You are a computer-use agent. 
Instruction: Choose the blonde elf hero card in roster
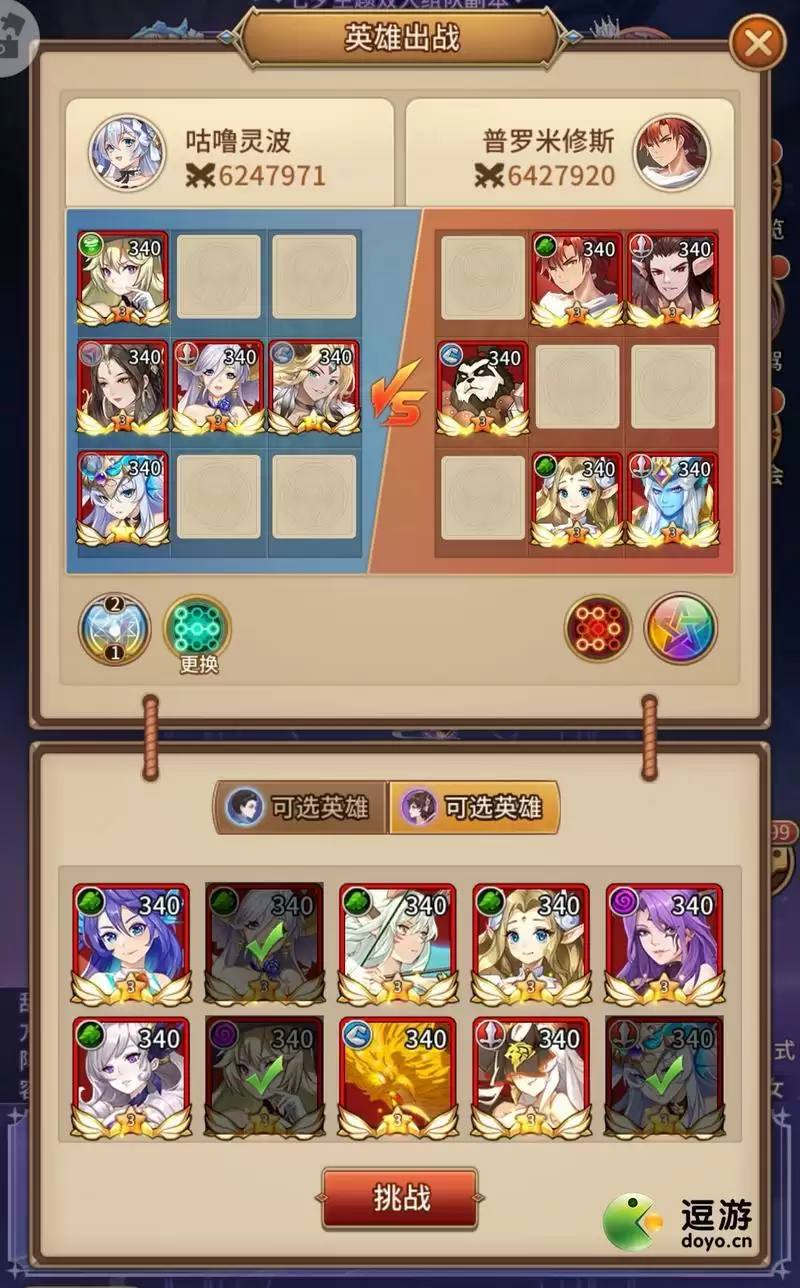530,943
